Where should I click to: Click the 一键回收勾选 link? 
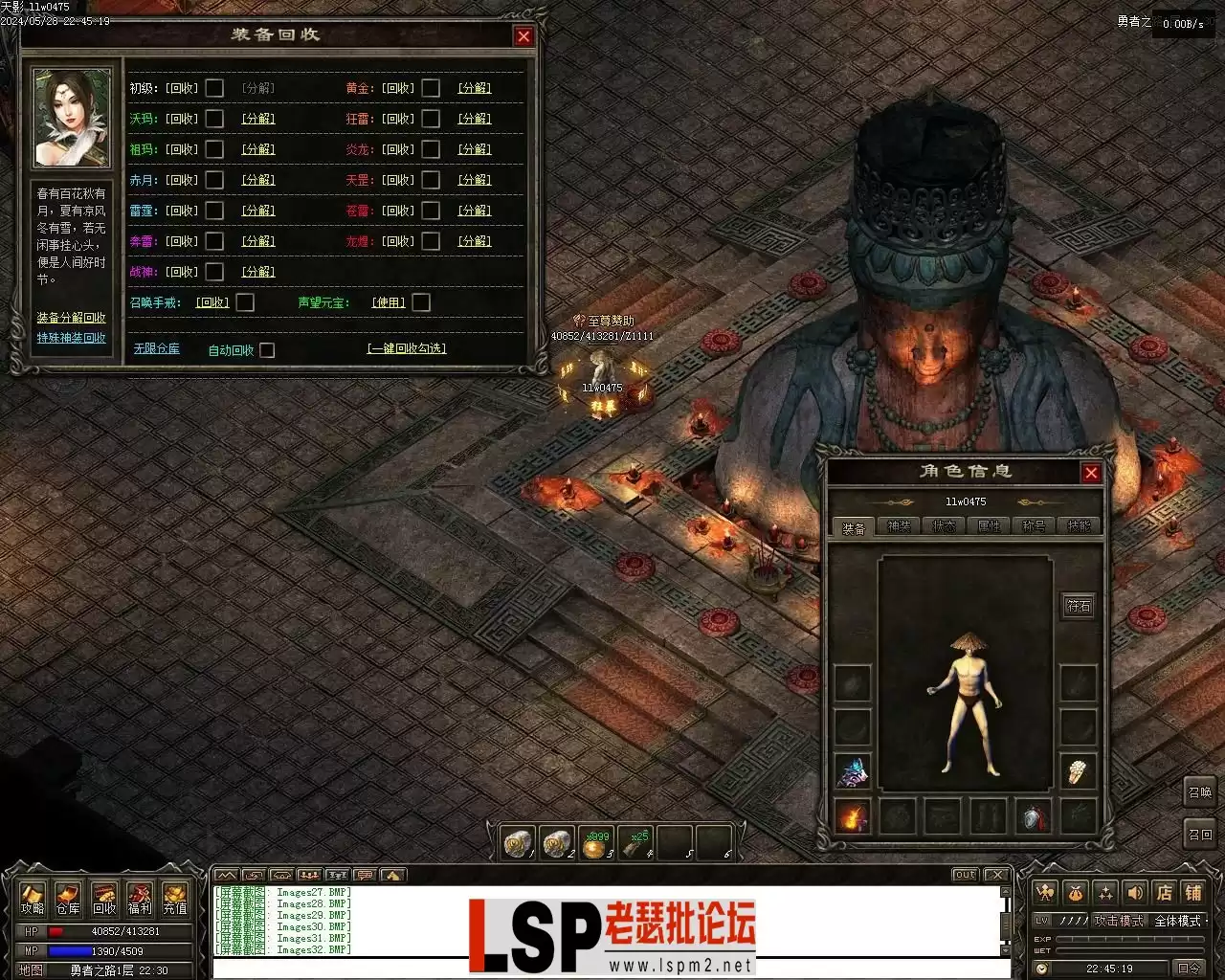(x=407, y=348)
